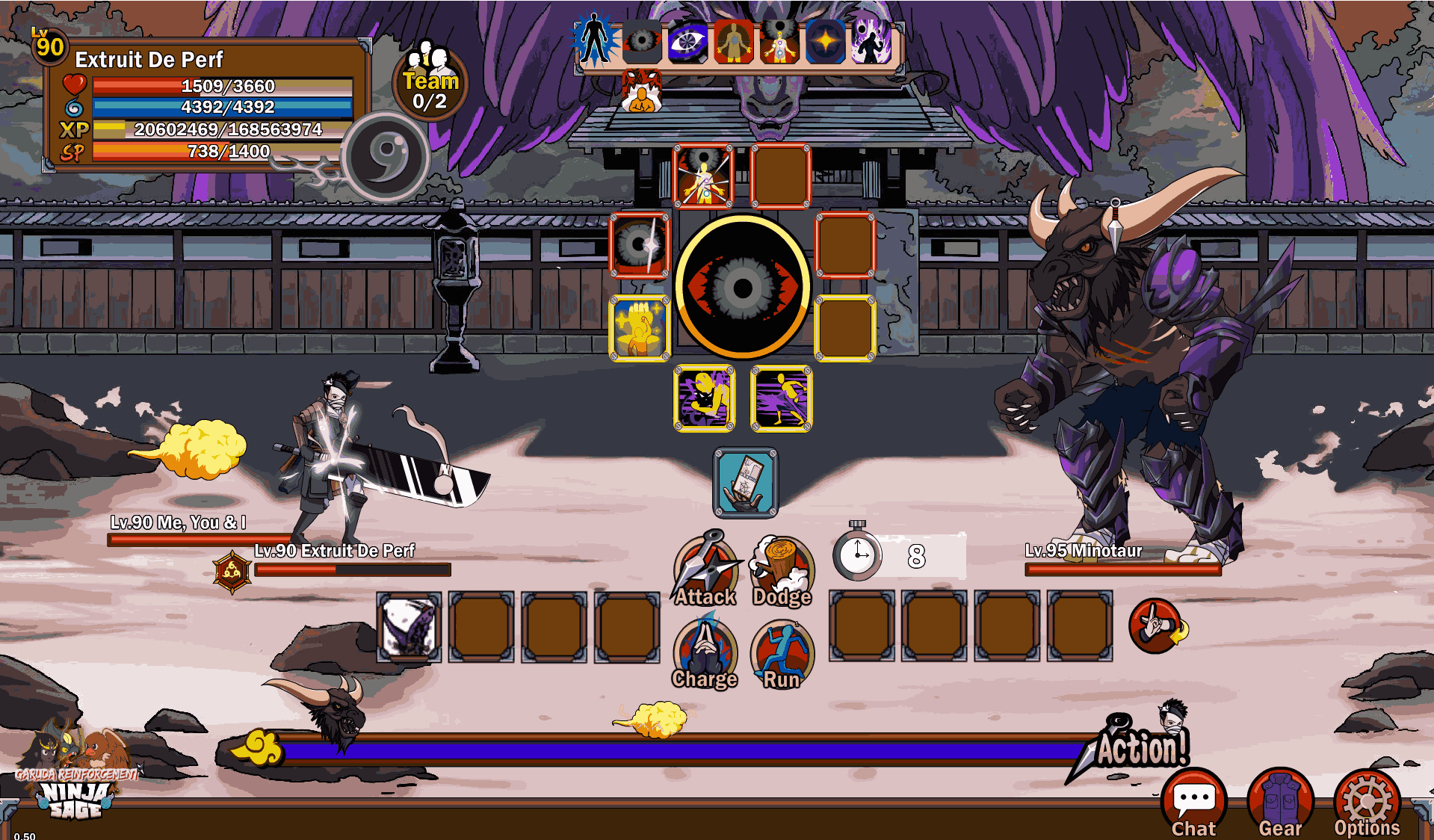This screenshot has width=1434, height=840.
Task: Open the Options menu
Action: (x=1367, y=804)
